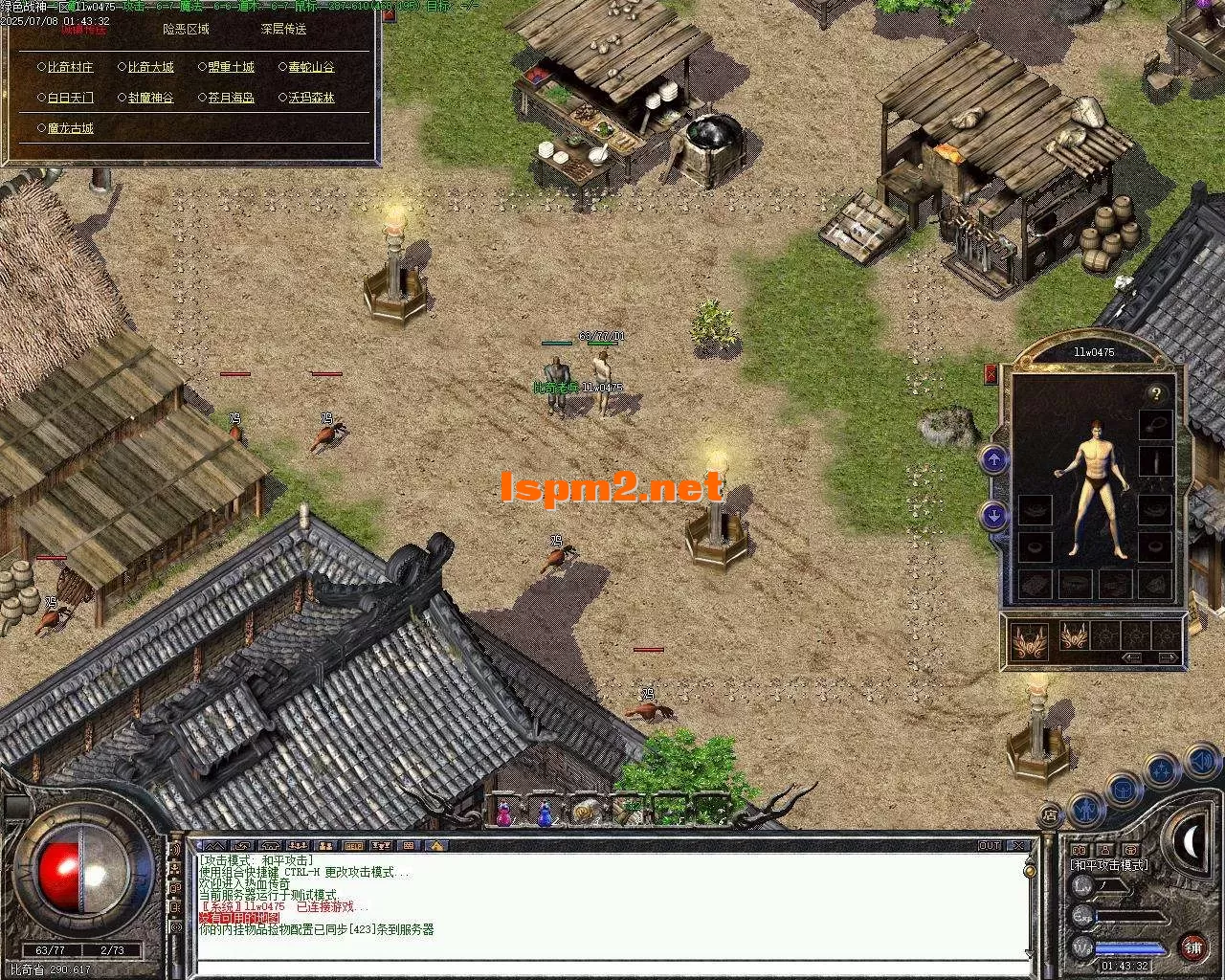The width and height of the screenshot is (1225, 980).
Task: Teleport to 魔龙古城
Action: (70, 128)
